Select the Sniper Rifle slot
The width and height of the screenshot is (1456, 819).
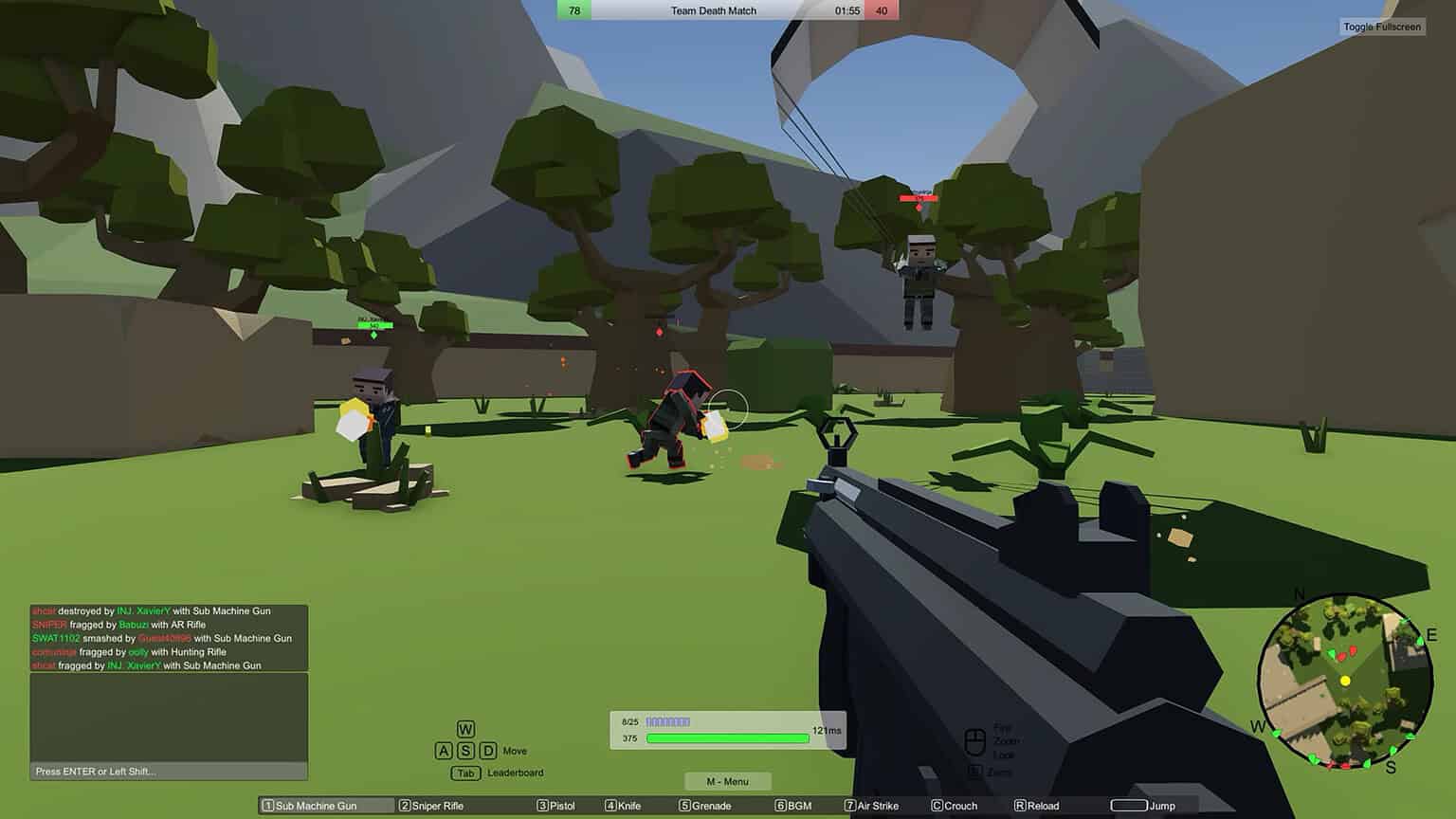(x=433, y=805)
